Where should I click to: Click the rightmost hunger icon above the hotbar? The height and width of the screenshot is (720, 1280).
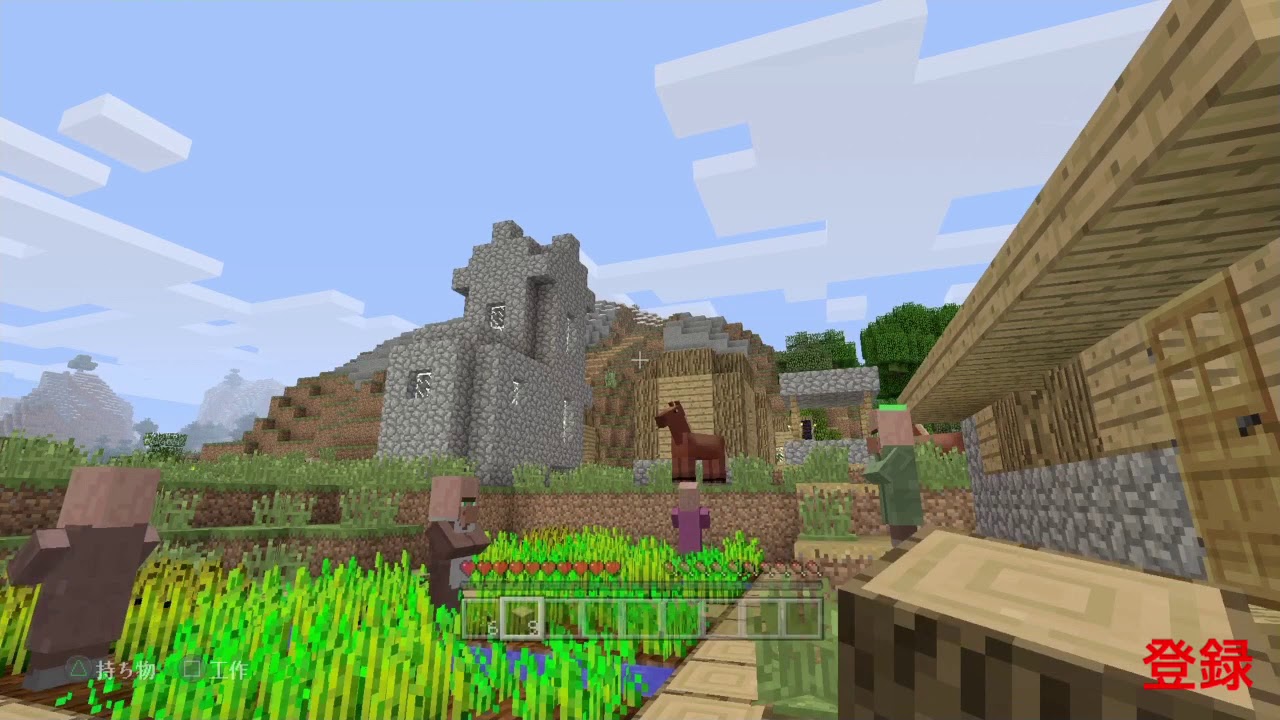click(x=812, y=566)
